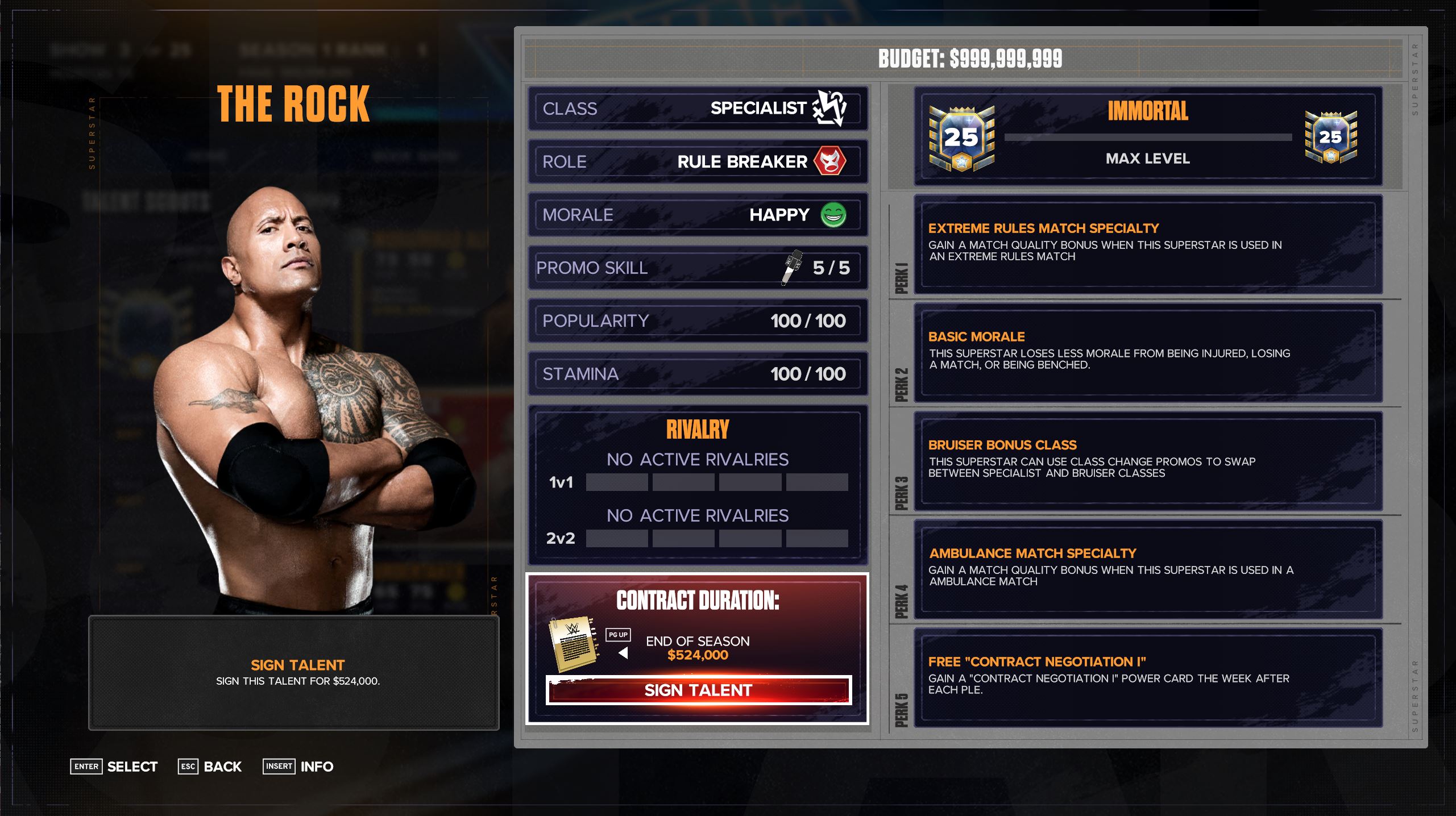1456x816 pixels.
Task: Select the Rule Breaker role icon
Action: pyautogui.click(x=830, y=161)
